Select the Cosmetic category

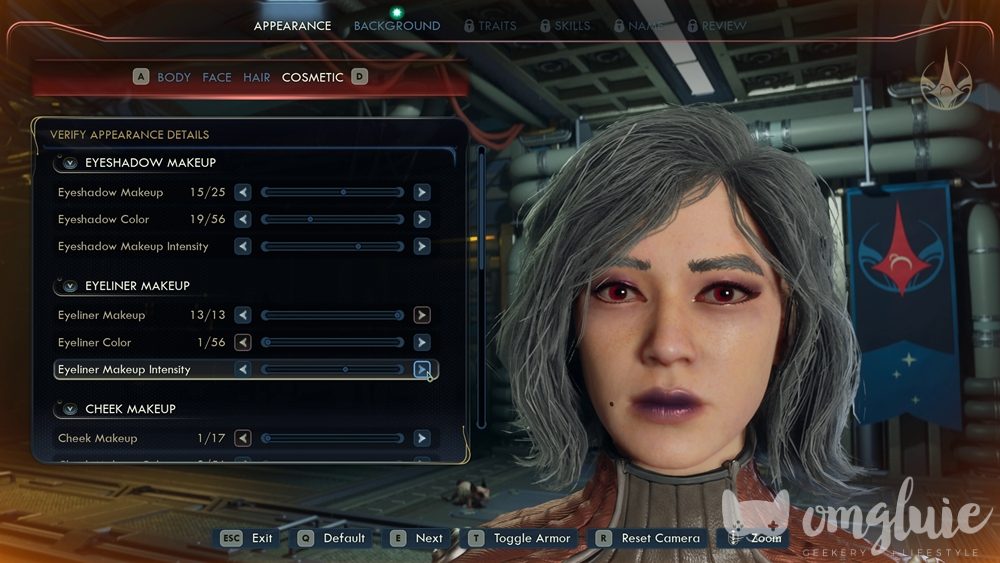pos(312,77)
